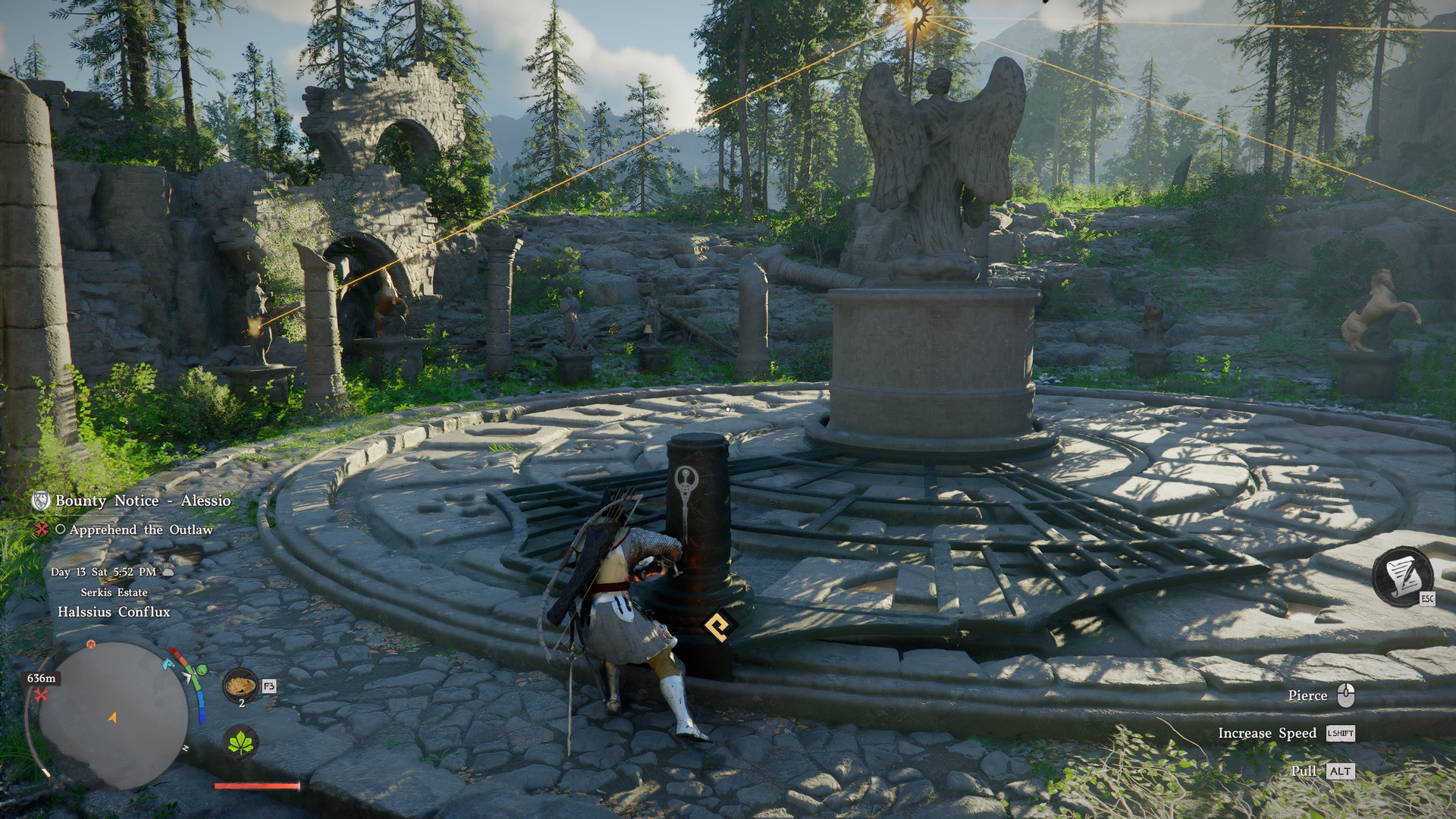Image resolution: width=1456 pixels, height=819 pixels.
Task: Use the food bowl quick slot
Action: coord(240,685)
